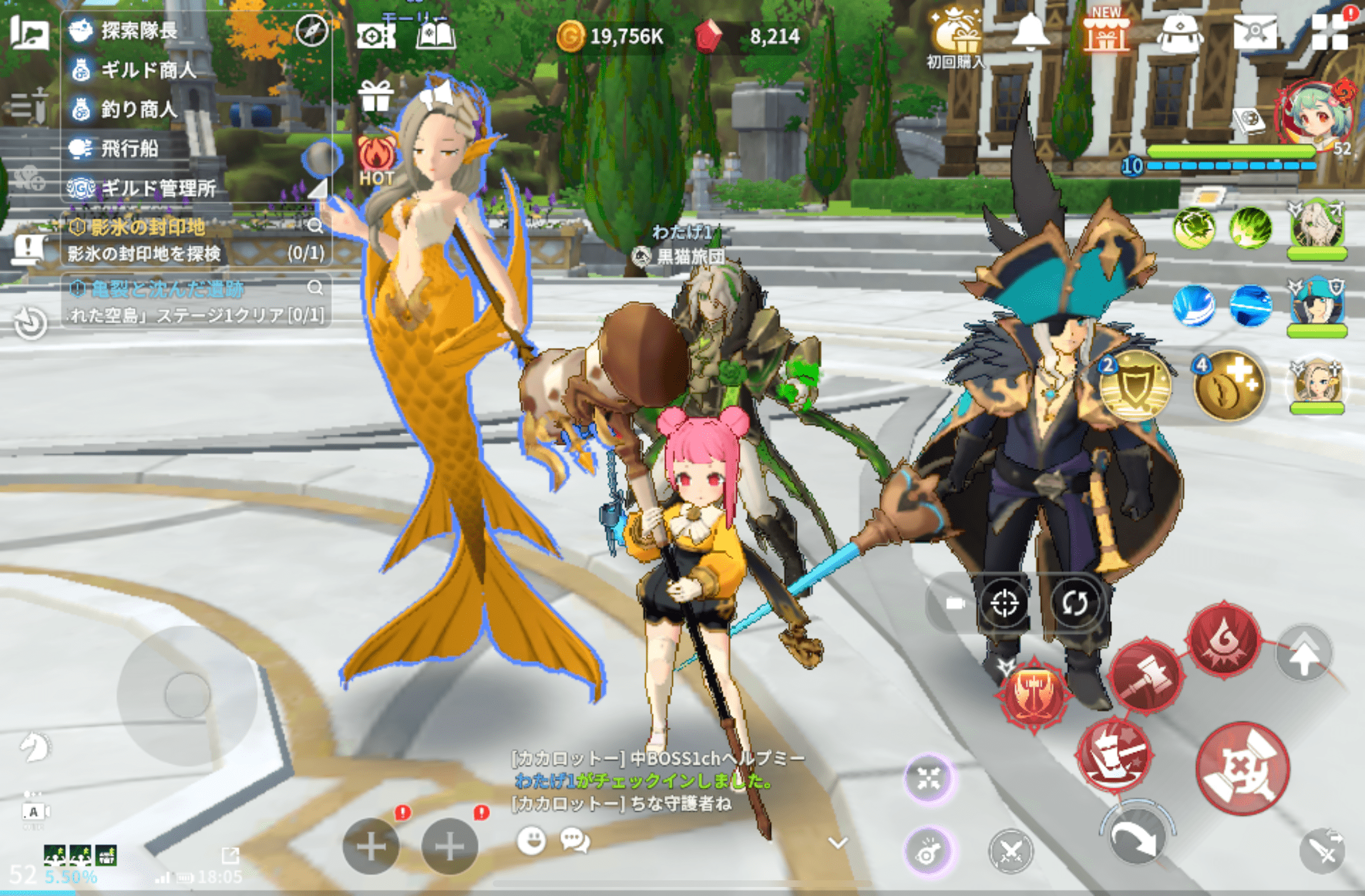1365x896 pixels.
Task: Select 探索隊長 from the NPC list
Action: click(x=139, y=31)
